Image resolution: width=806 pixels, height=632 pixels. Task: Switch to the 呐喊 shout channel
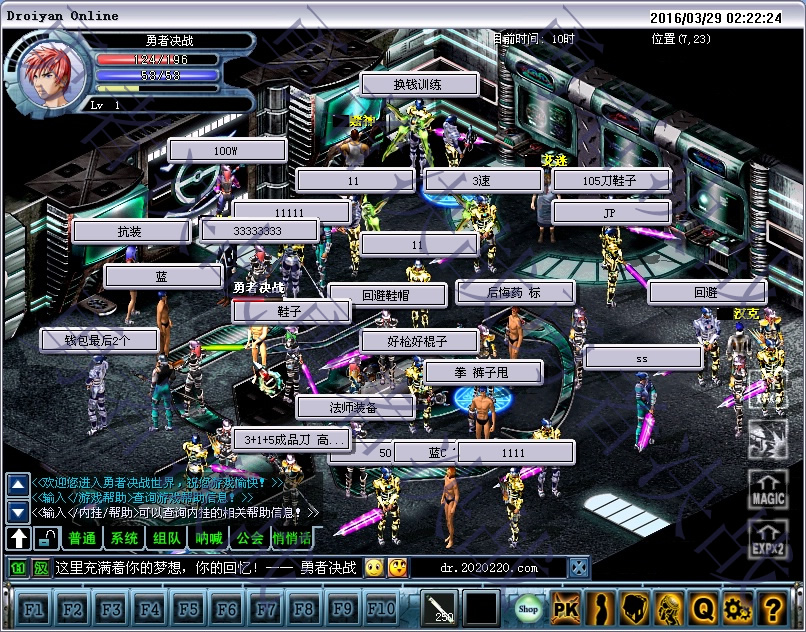pos(209,539)
